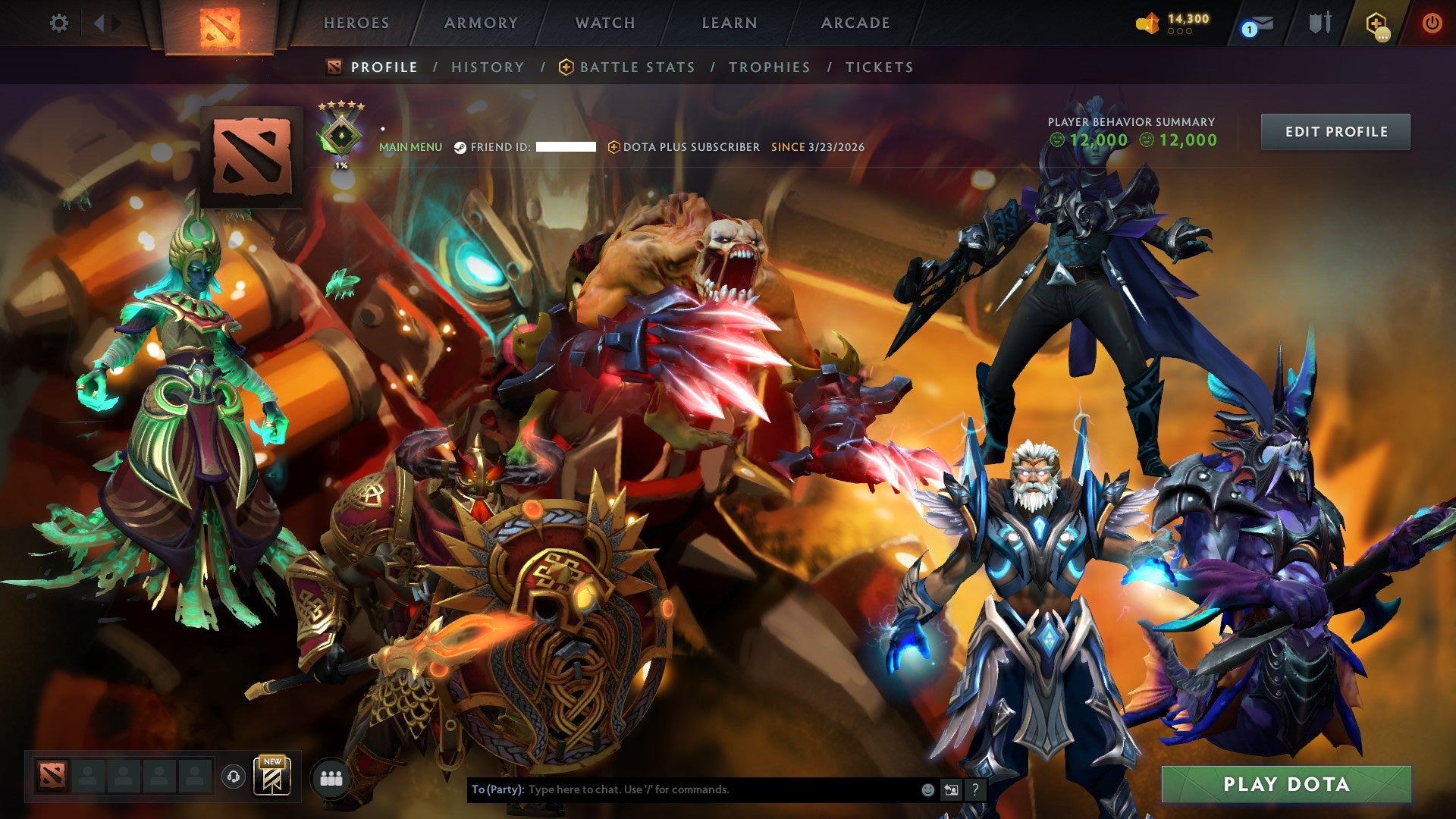Open the emoticon picker in chat bar
1456x819 pixels.
point(927,789)
